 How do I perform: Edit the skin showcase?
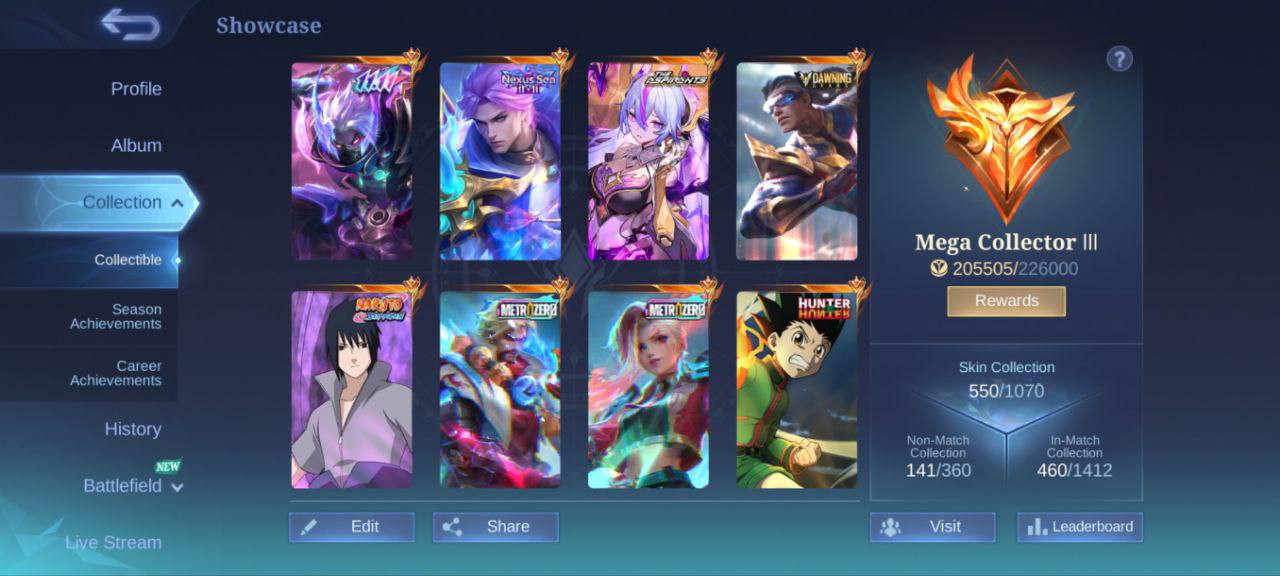[352, 527]
